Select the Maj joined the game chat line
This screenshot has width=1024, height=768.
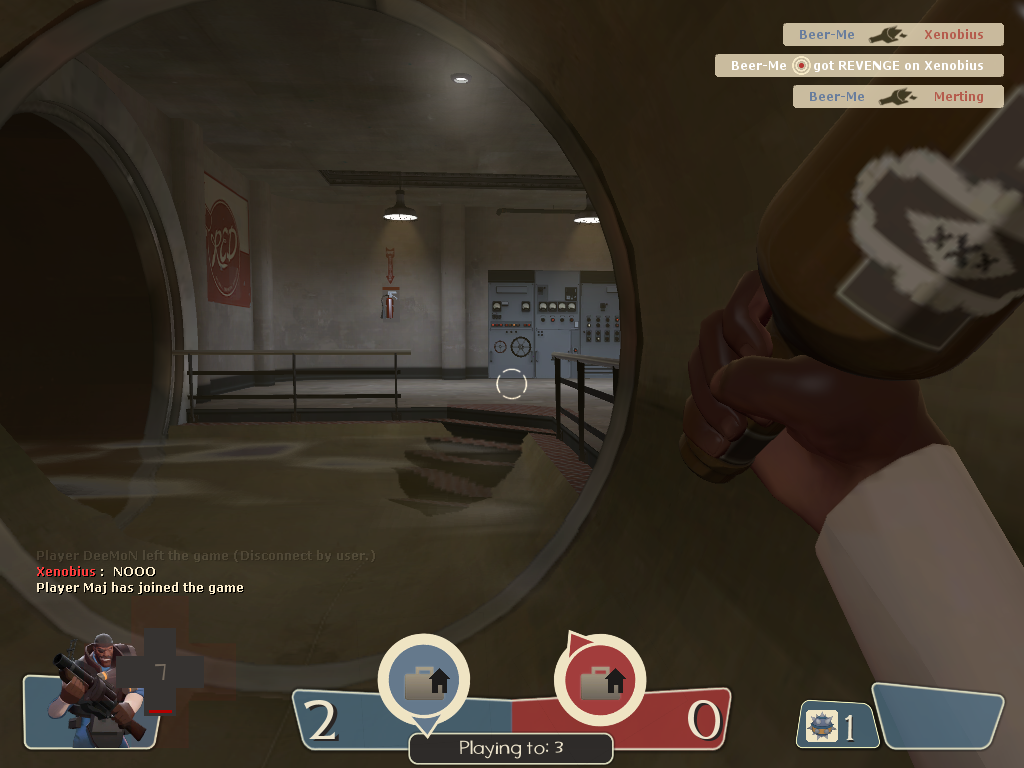pyautogui.click(x=140, y=588)
